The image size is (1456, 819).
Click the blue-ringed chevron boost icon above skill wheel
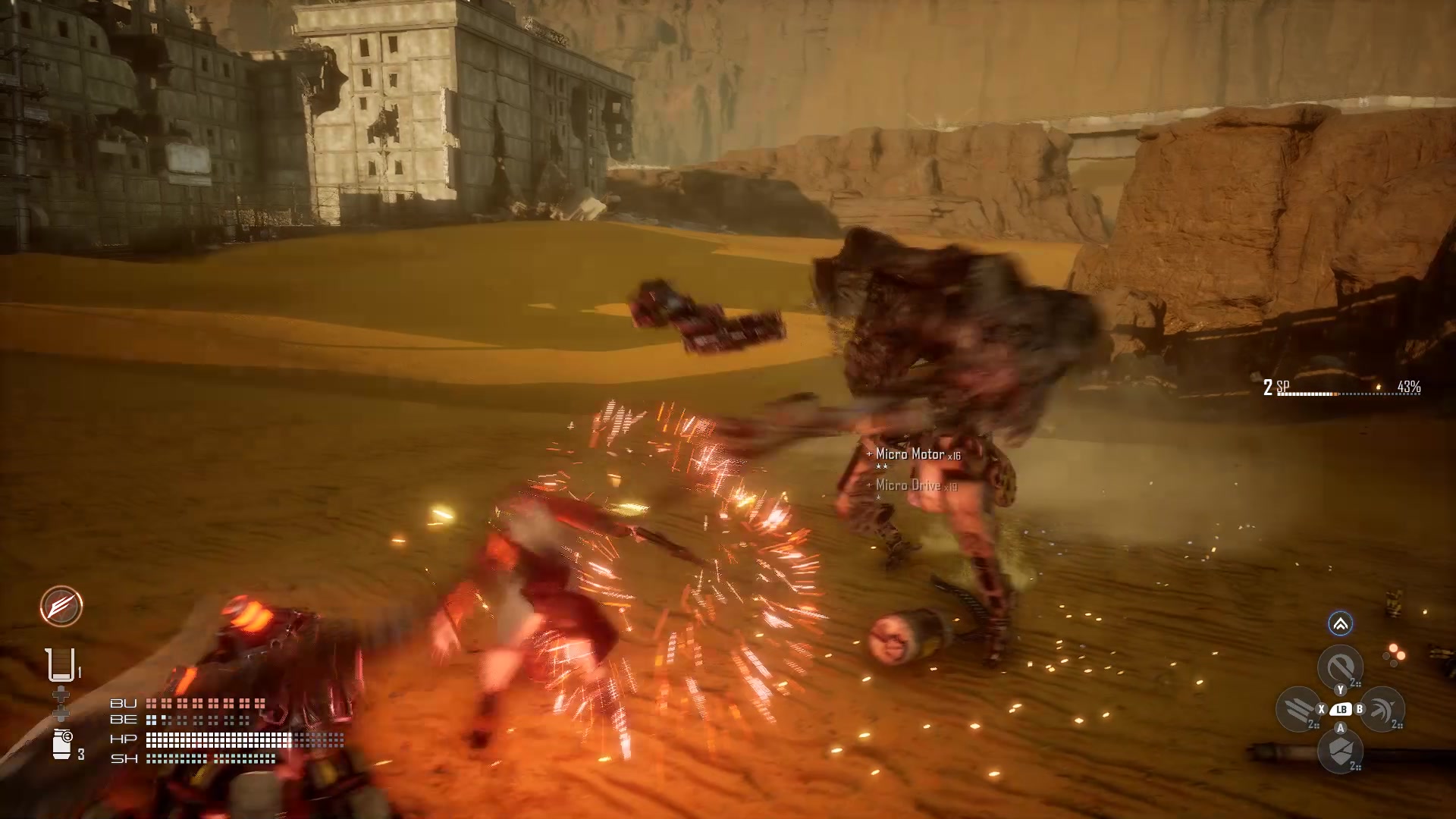tap(1339, 624)
